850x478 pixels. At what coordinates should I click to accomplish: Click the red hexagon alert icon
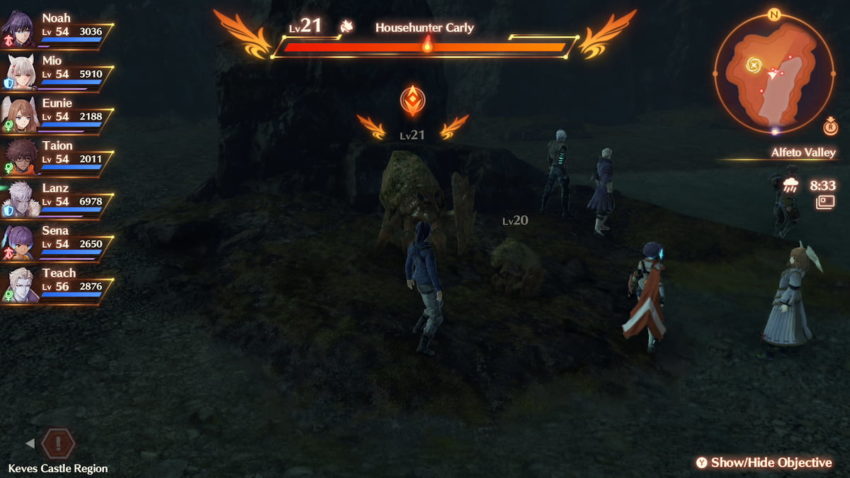click(58, 443)
